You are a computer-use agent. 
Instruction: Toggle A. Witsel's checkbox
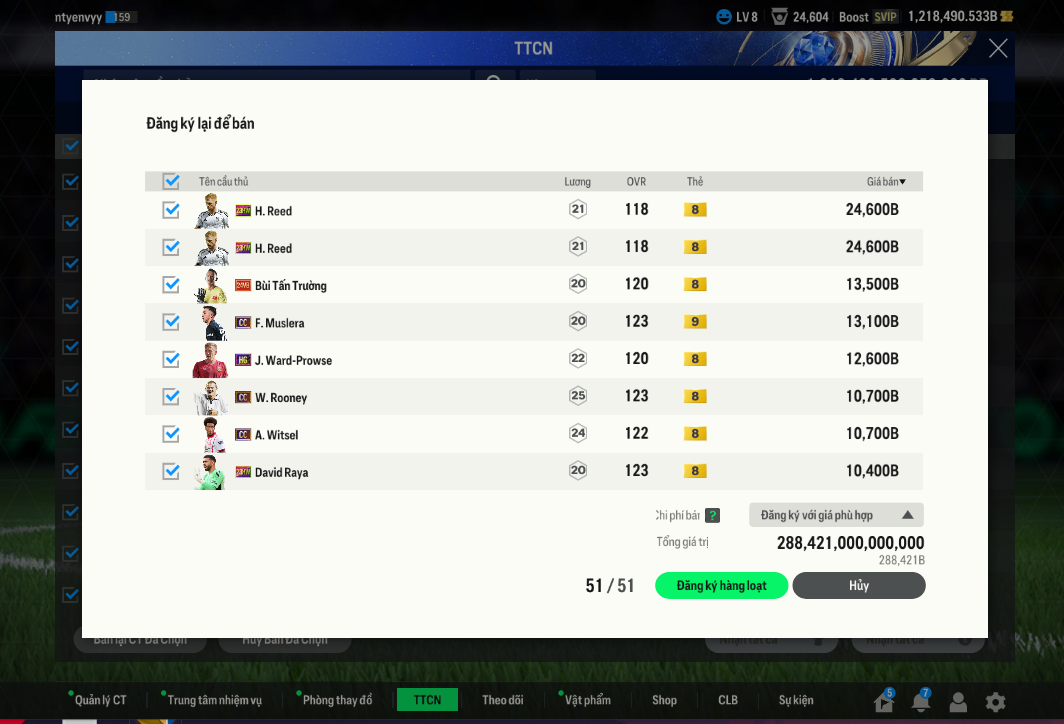coord(171,434)
